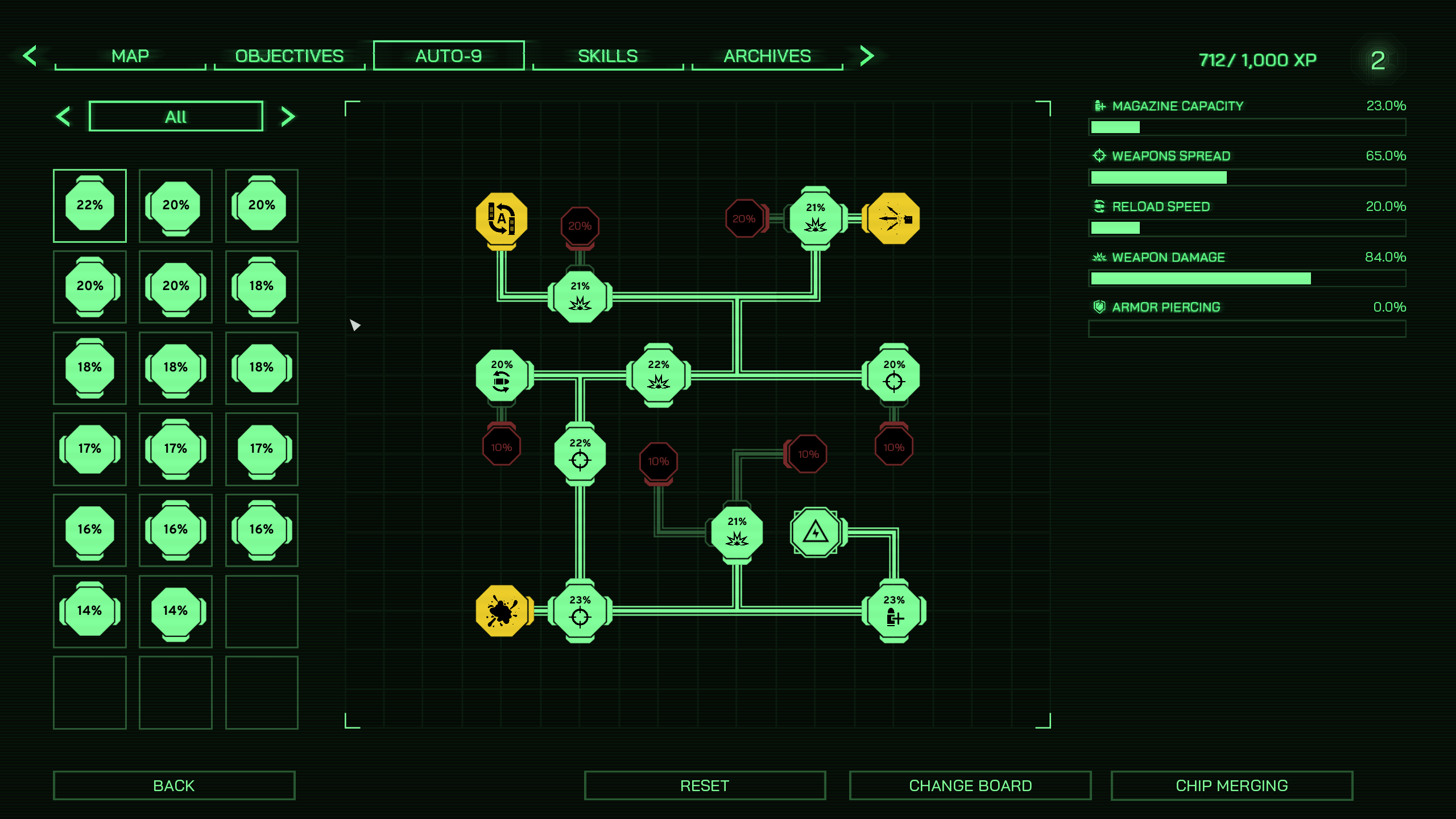Select the yellow auto-reload node on board
Image resolution: width=1456 pixels, height=819 pixels.
click(x=501, y=219)
